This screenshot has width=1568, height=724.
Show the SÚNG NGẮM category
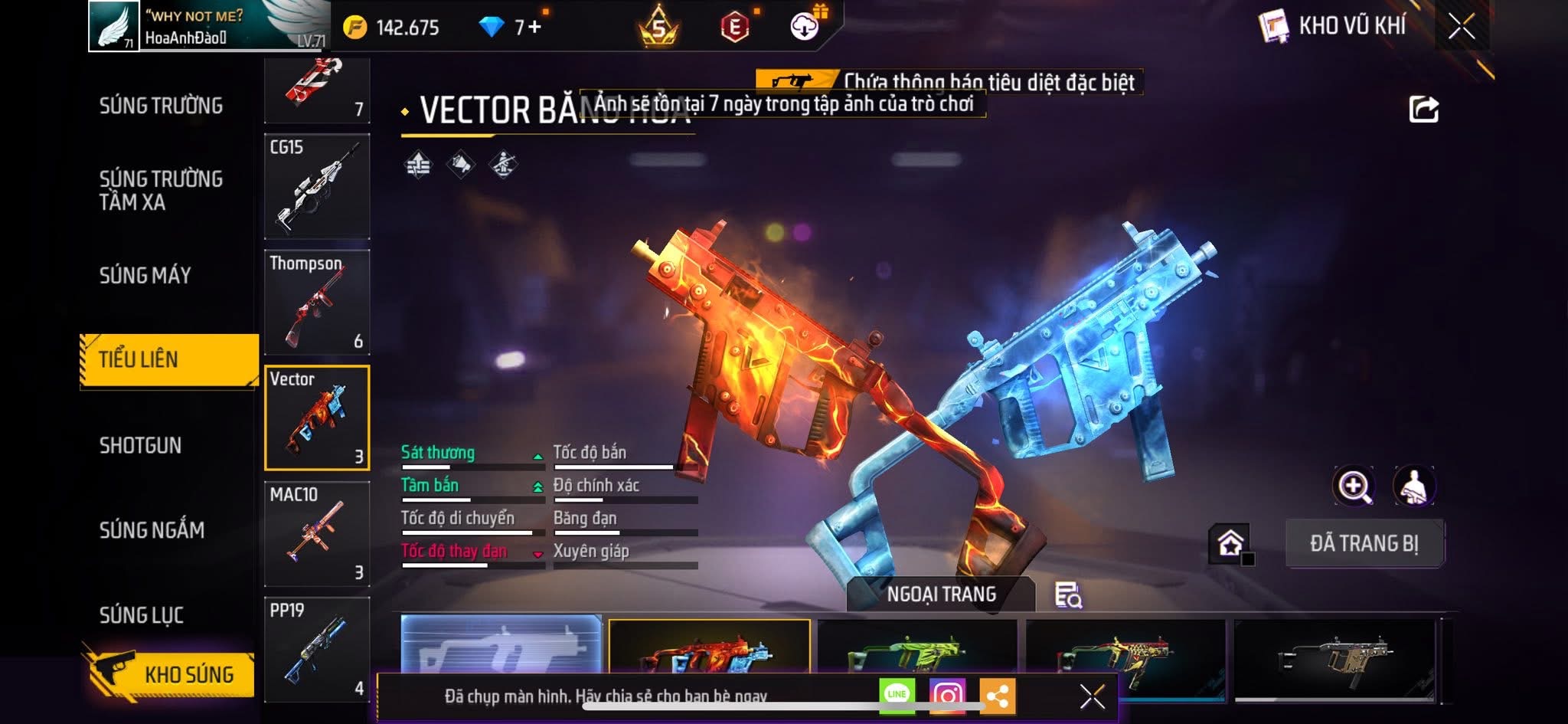(x=152, y=529)
